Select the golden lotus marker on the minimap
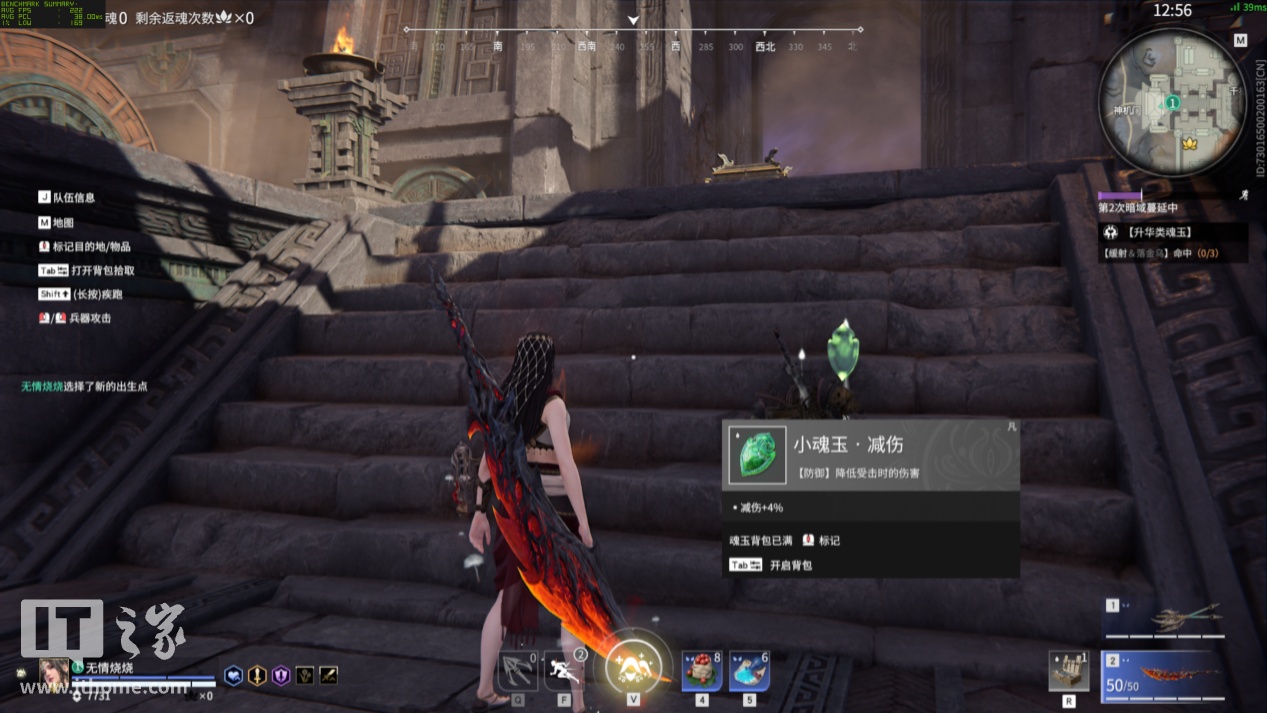Screen dimensions: 1267x713 tap(1189, 143)
